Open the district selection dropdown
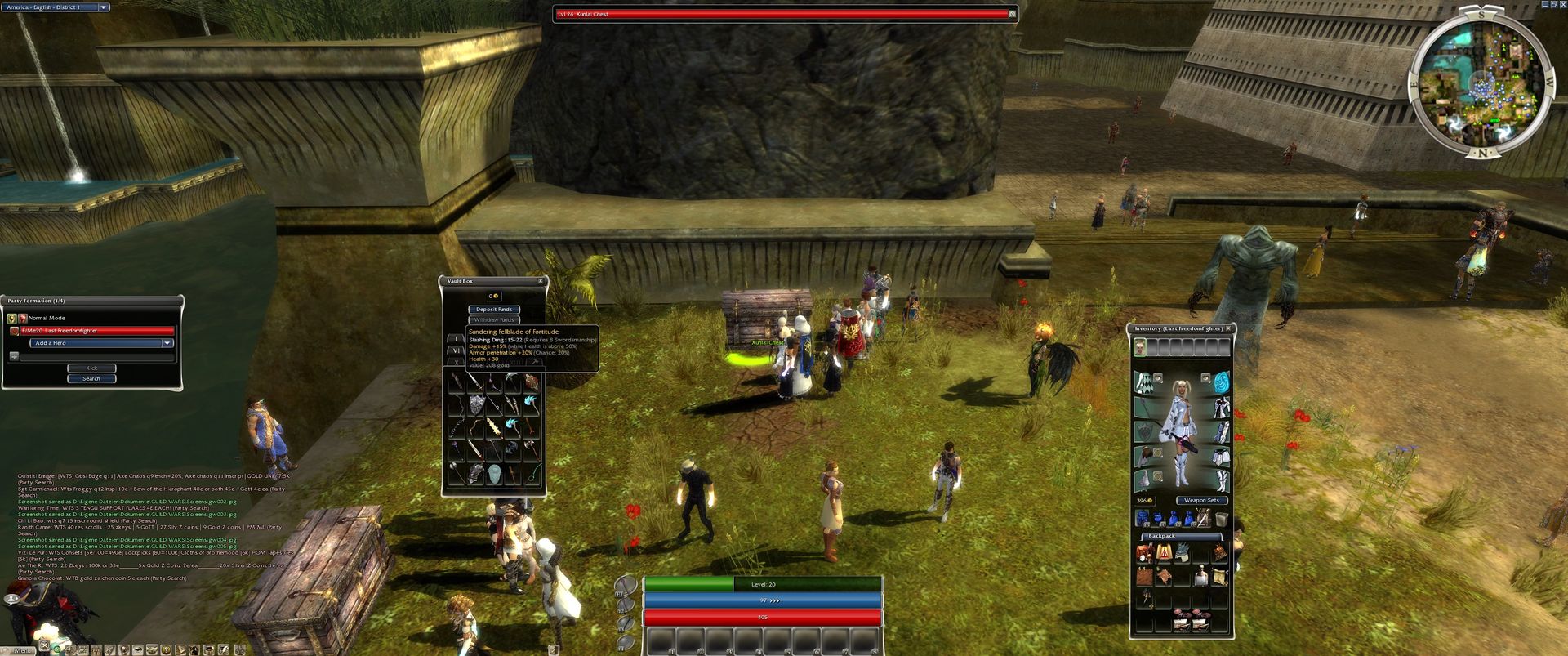 click(104, 7)
